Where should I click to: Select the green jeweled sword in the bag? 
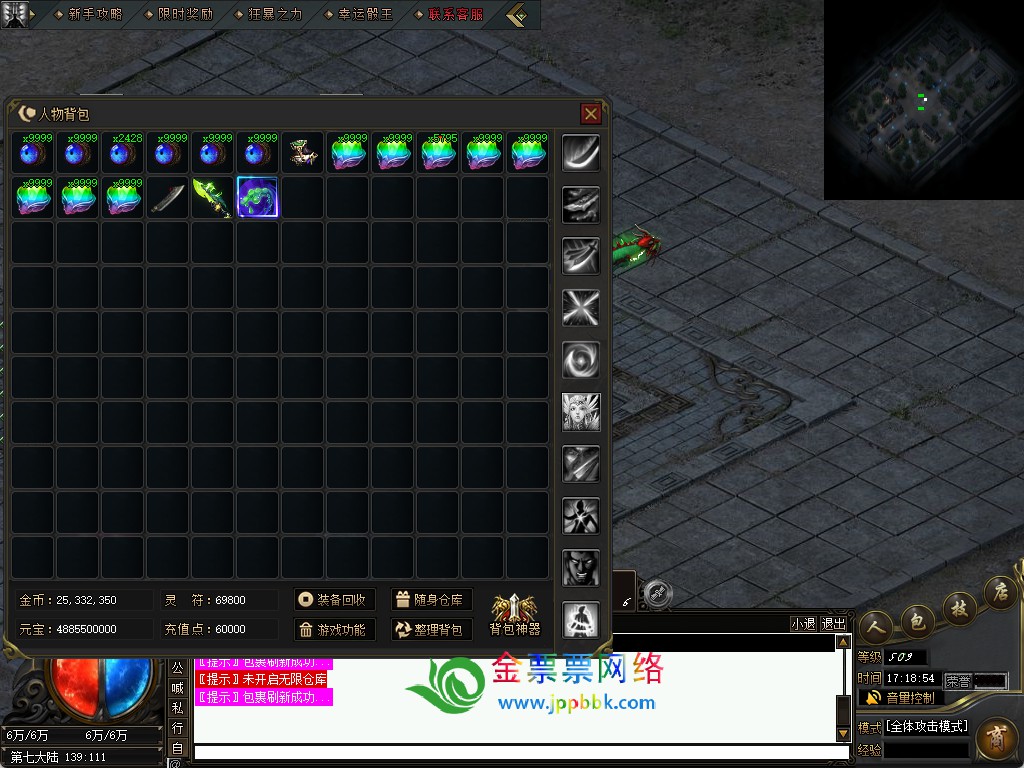212,197
